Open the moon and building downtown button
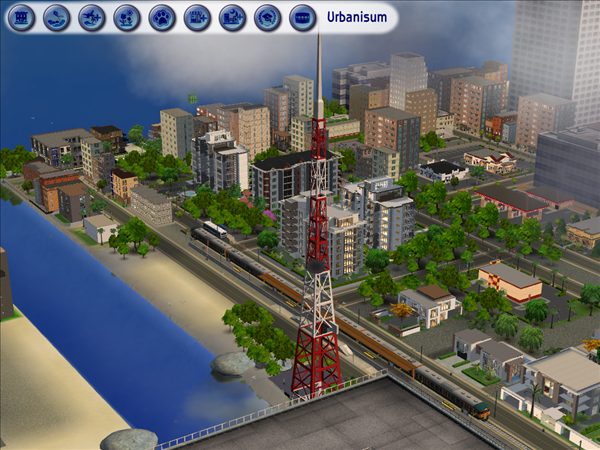The width and height of the screenshot is (600, 450). [232, 17]
